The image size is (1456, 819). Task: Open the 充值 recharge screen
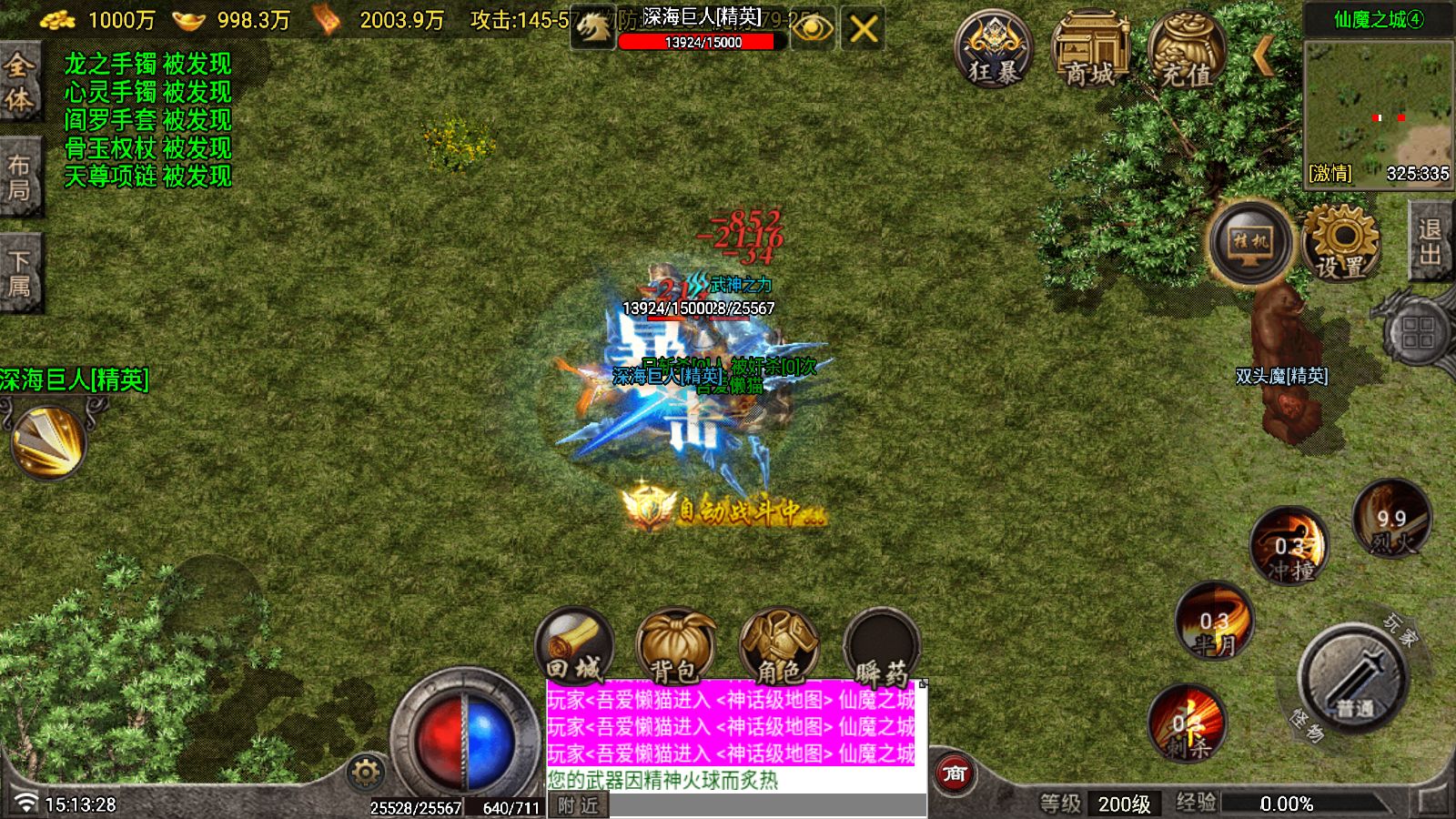(x=1186, y=49)
